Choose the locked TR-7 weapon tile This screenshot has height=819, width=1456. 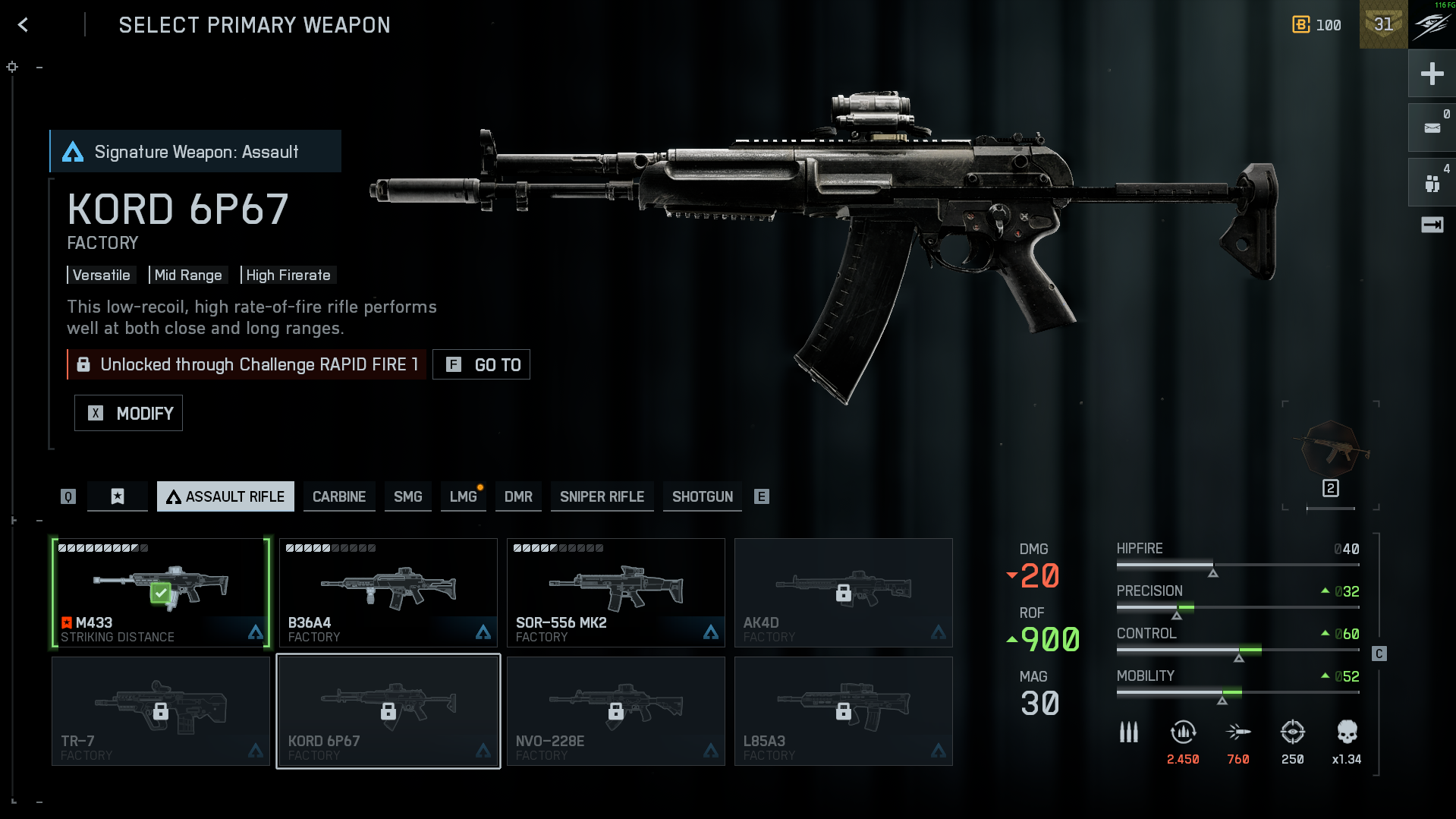(x=161, y=711)
